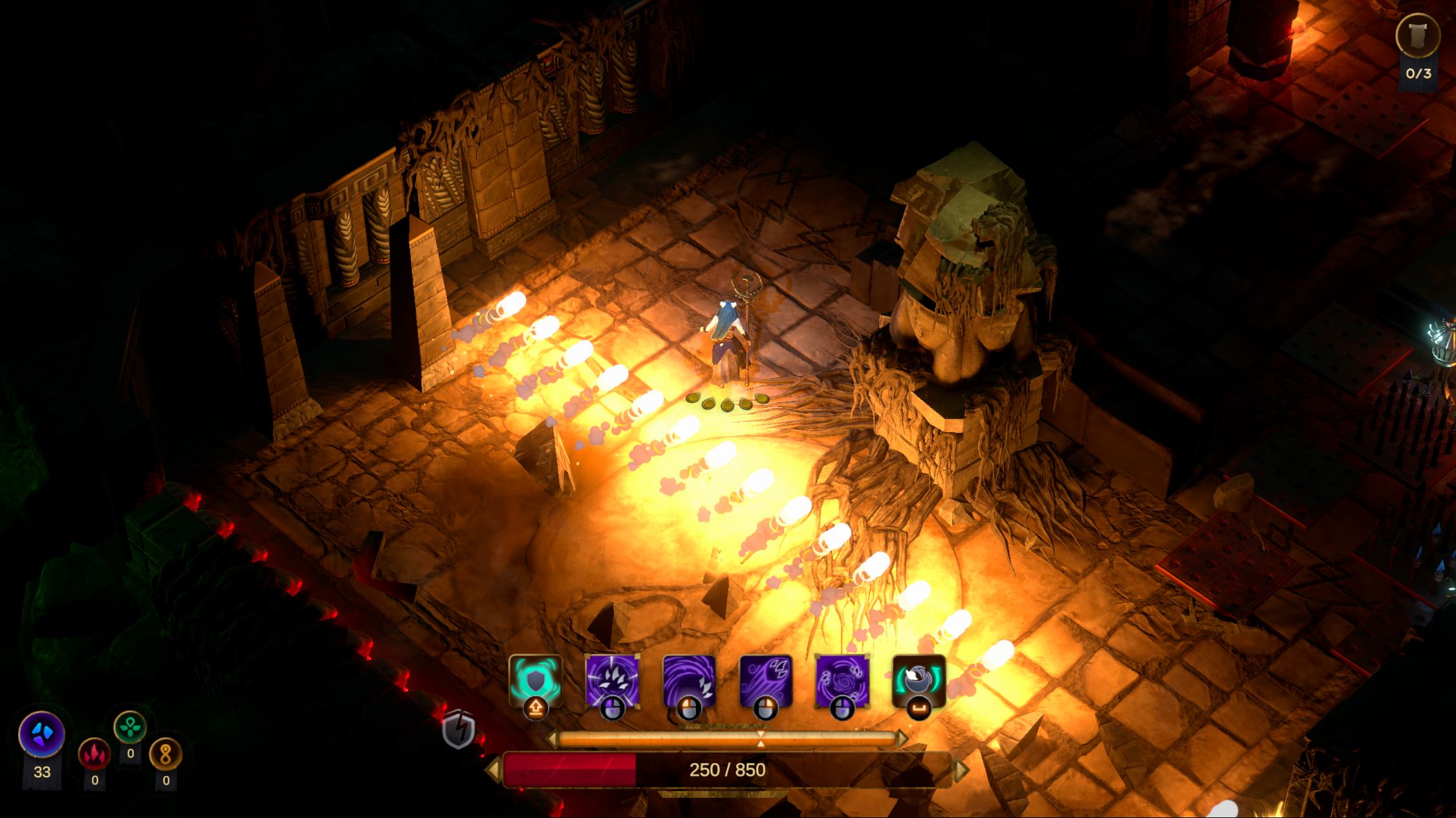
Task: Cast the purple vortex slash ability
Action: click(x=689, y=681)
